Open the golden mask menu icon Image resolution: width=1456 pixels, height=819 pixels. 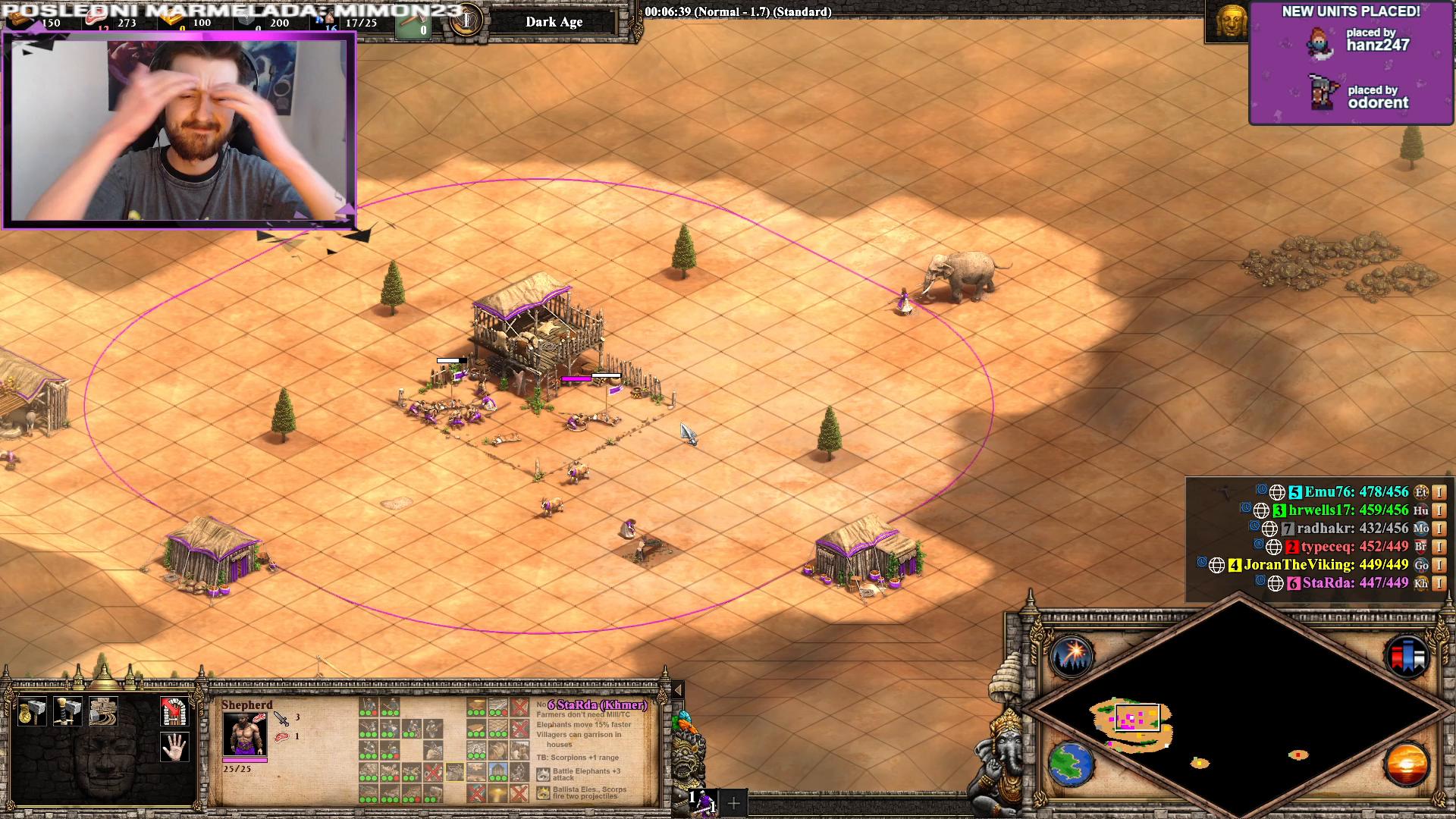(x=1231, y=21)
